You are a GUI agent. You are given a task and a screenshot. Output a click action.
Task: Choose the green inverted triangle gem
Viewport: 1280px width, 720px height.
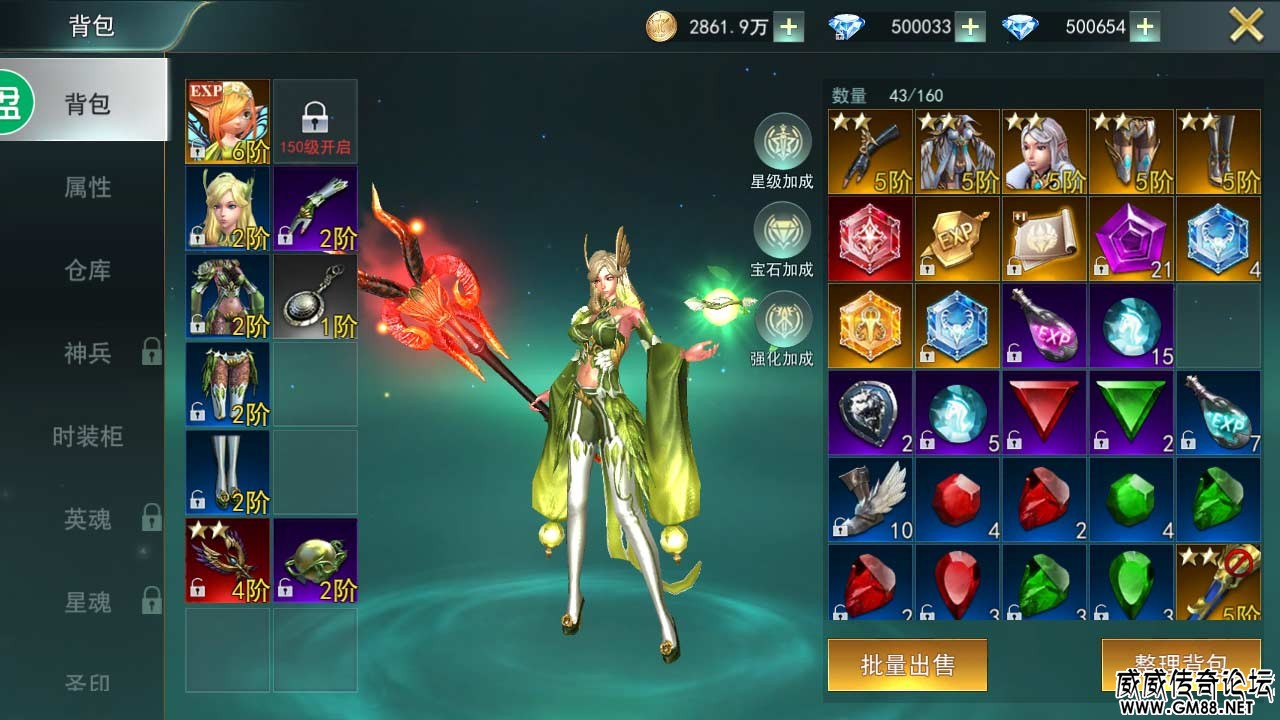click(1131, 413)
